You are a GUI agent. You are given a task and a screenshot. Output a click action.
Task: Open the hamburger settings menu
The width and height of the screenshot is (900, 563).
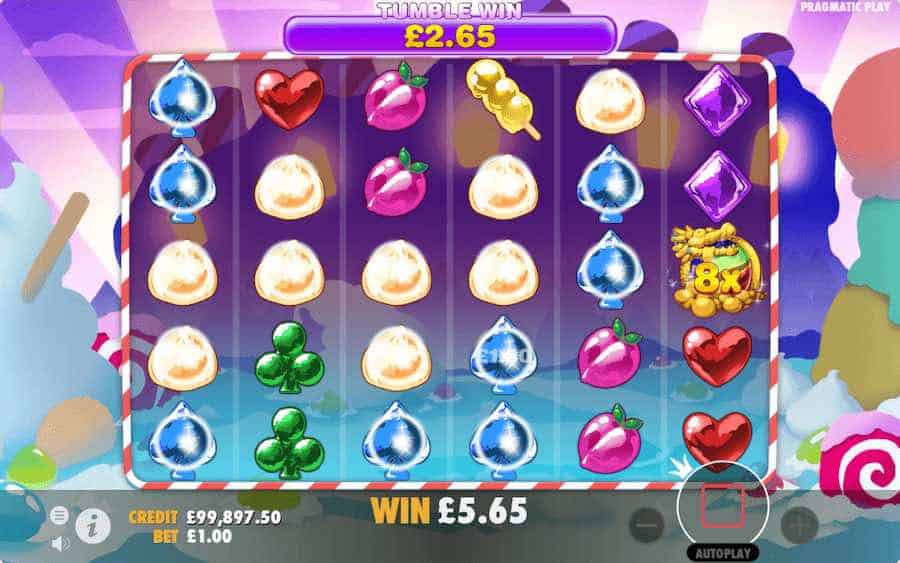tap(59, 515)
